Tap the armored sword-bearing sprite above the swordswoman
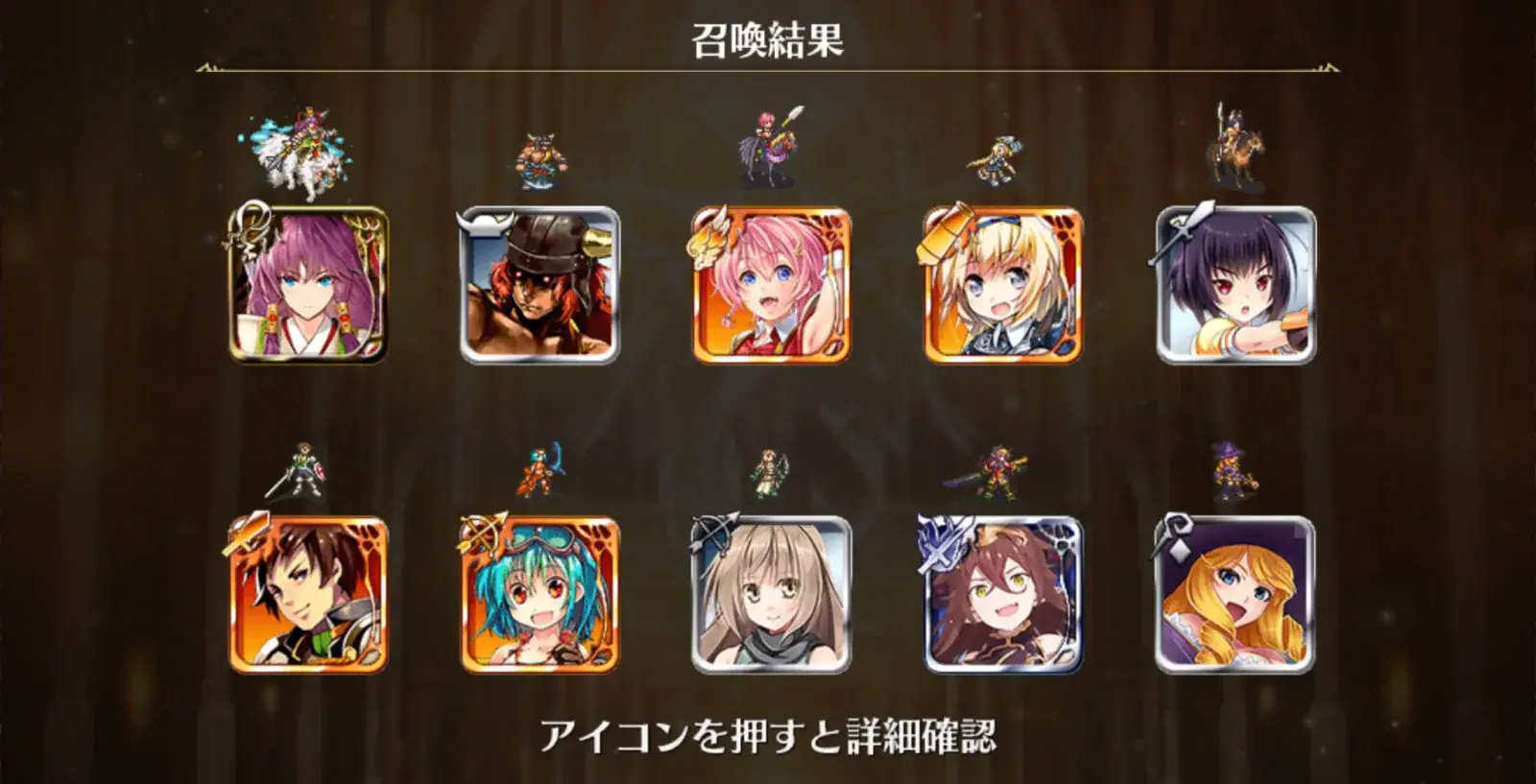 (998, 470)
